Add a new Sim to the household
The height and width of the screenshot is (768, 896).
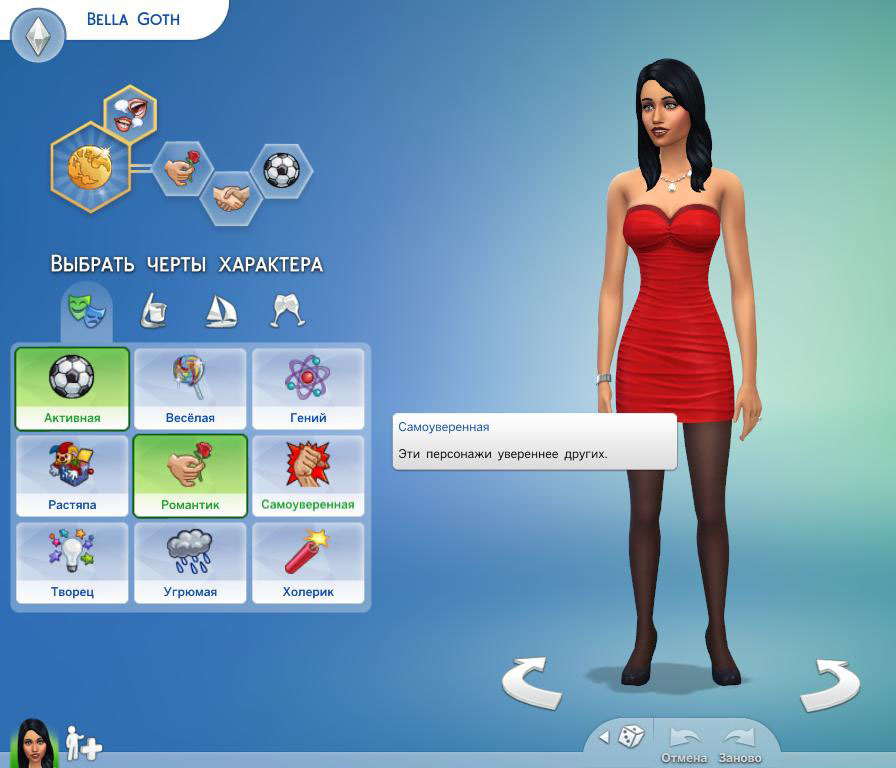pyautogui.click(x=82, y=743)
